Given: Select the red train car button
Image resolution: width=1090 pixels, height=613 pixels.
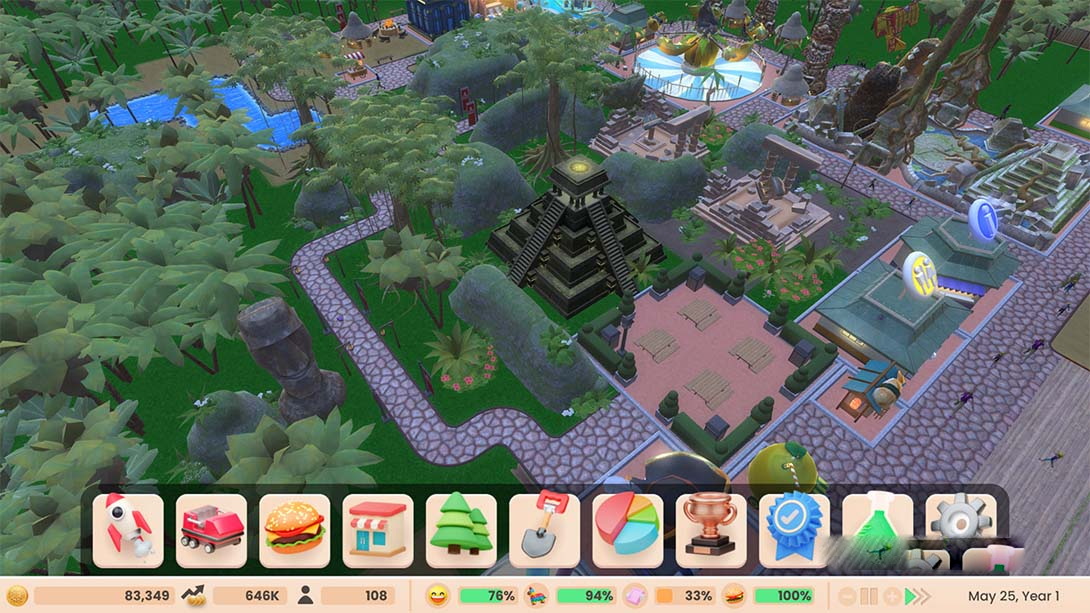Looking at the screenshot, I should [x=211, y=530].
